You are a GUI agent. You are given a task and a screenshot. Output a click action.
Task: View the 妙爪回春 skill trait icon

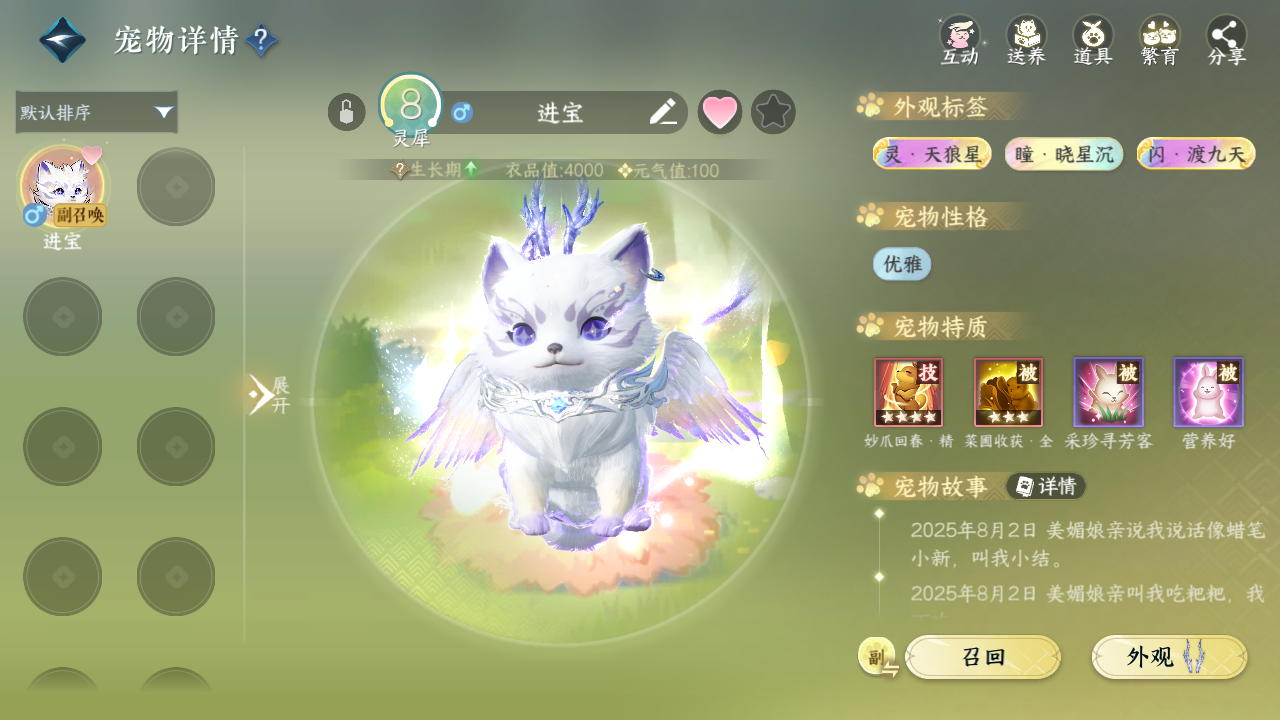[908, 392]
